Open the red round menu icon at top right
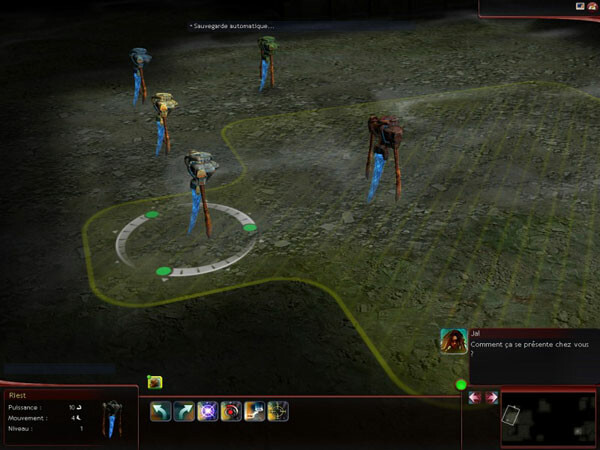The width and height of the screenshot is (600, 450). pyautogui.click(x=592, y=6)
